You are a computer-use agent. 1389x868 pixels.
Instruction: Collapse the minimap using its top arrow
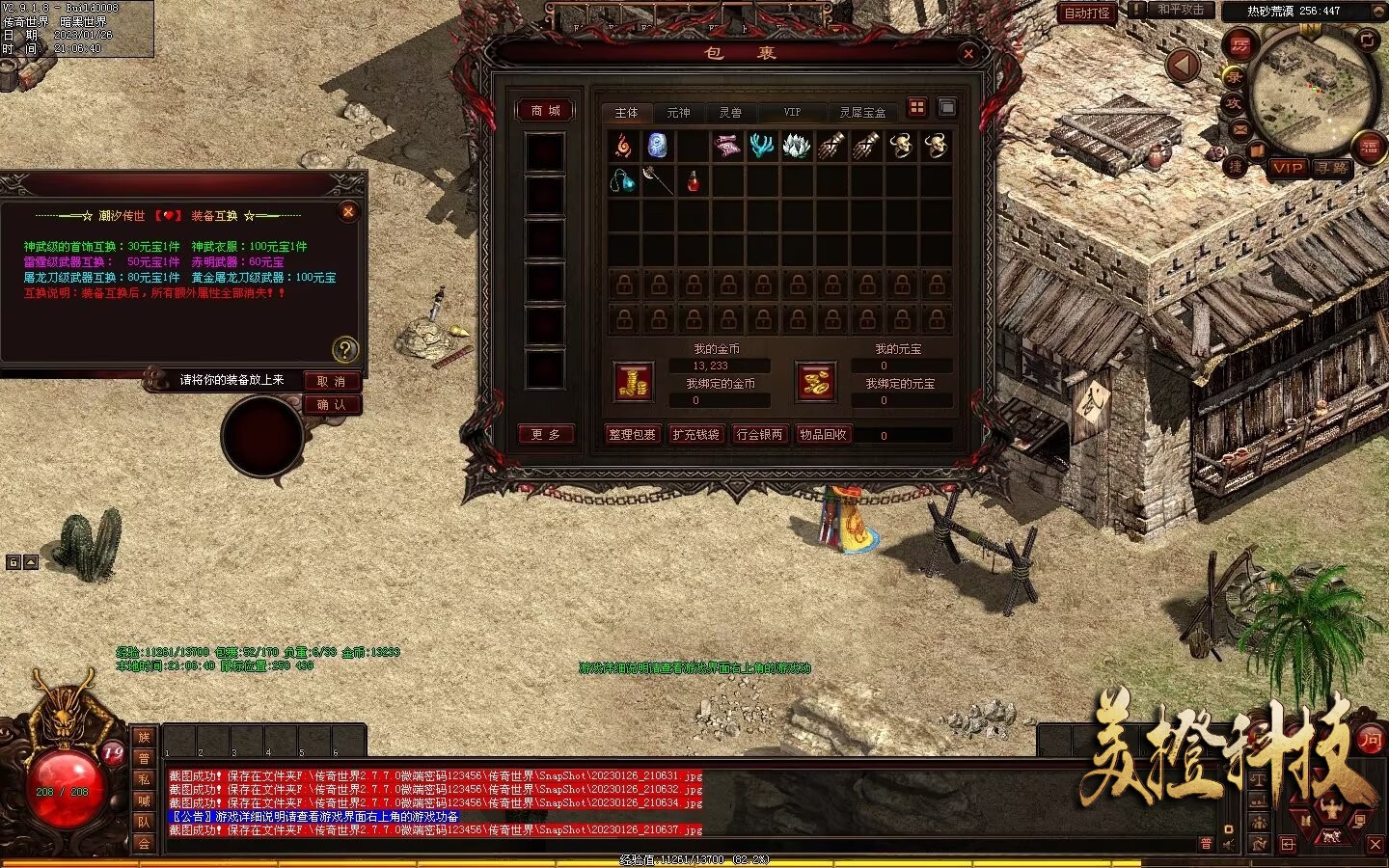tap(1377, 11)
